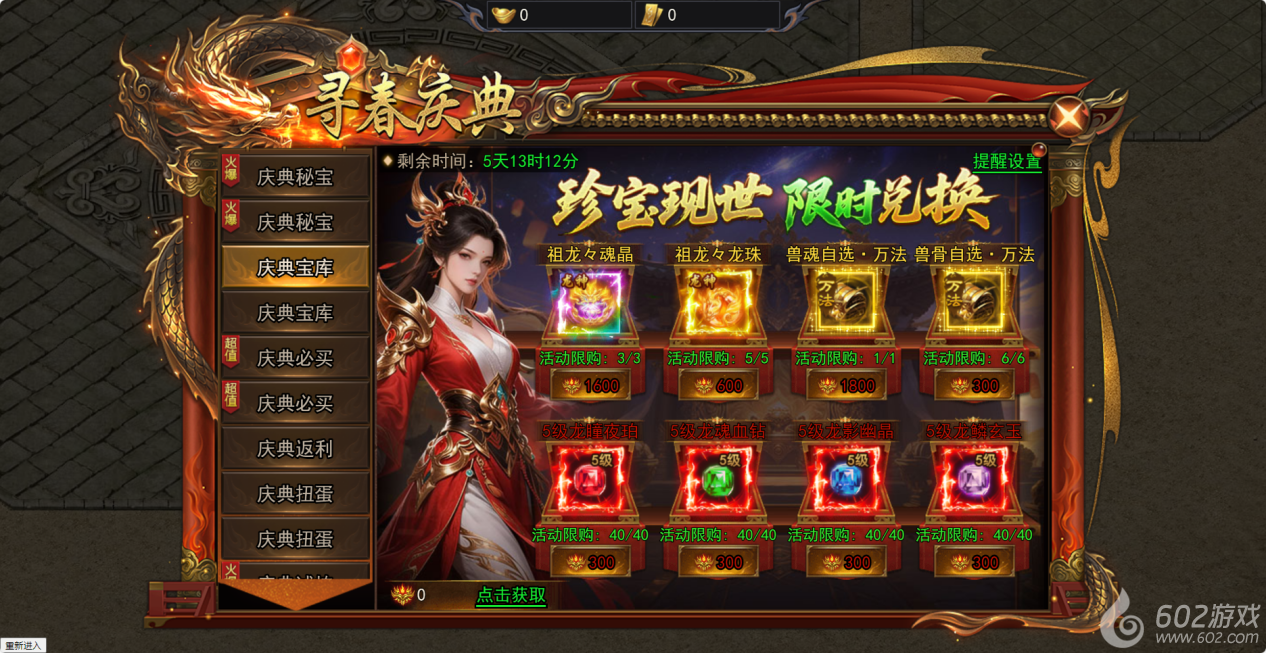1266x653 pixels.
Task: Select the highlighted 庆典宝库 tab
Action: 294,268
